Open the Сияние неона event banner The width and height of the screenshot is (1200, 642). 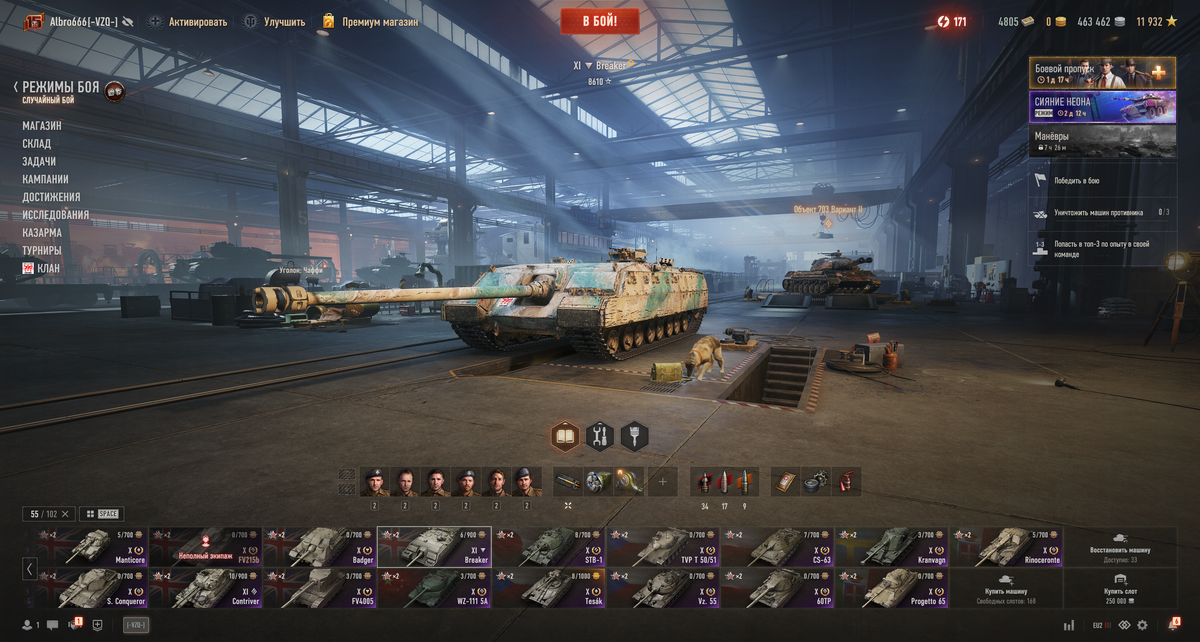coord(1102,107)
